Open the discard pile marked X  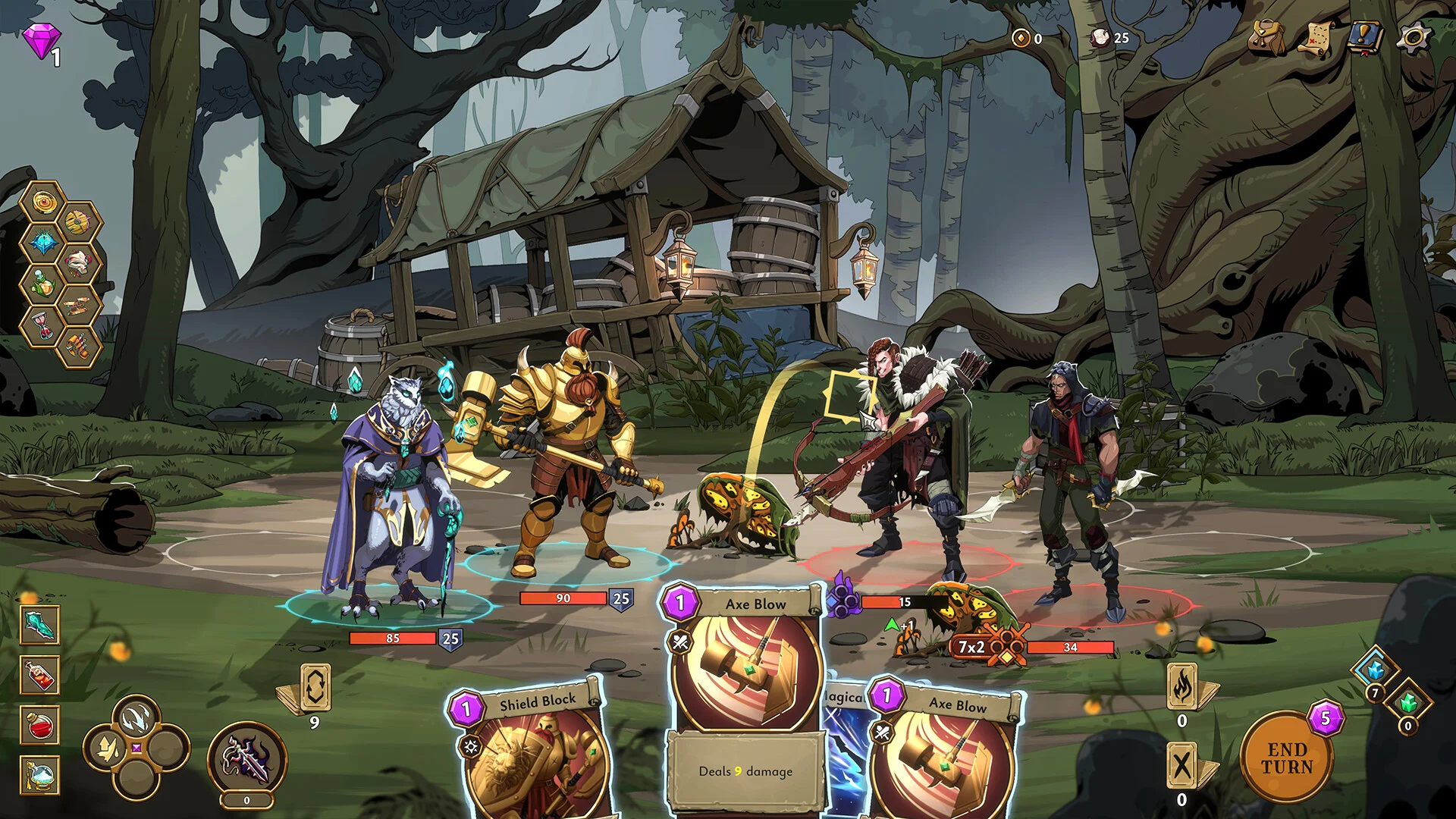click(x=1182, y=766)
